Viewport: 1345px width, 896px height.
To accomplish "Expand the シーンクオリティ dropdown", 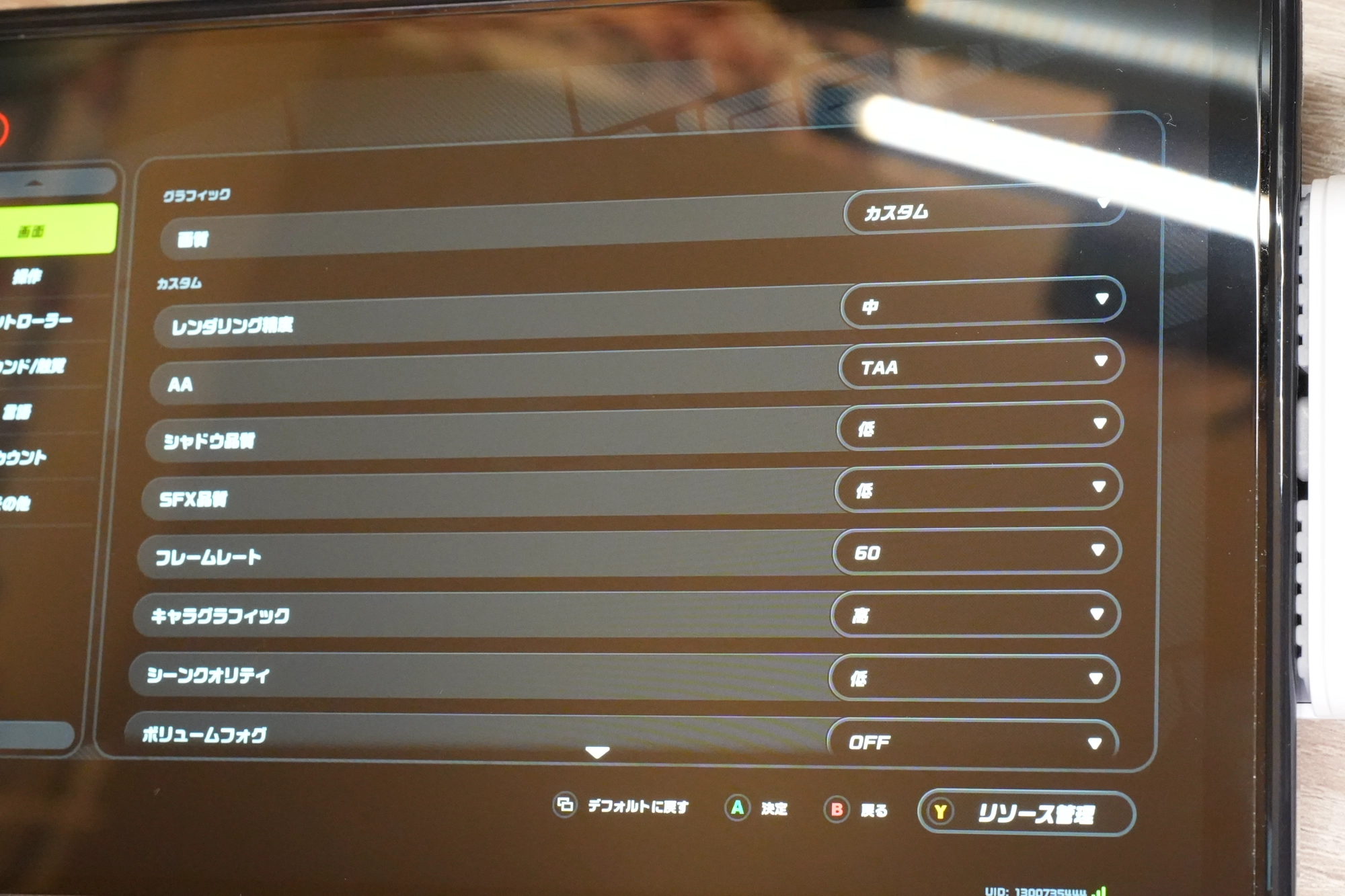I will pos(974,678).
